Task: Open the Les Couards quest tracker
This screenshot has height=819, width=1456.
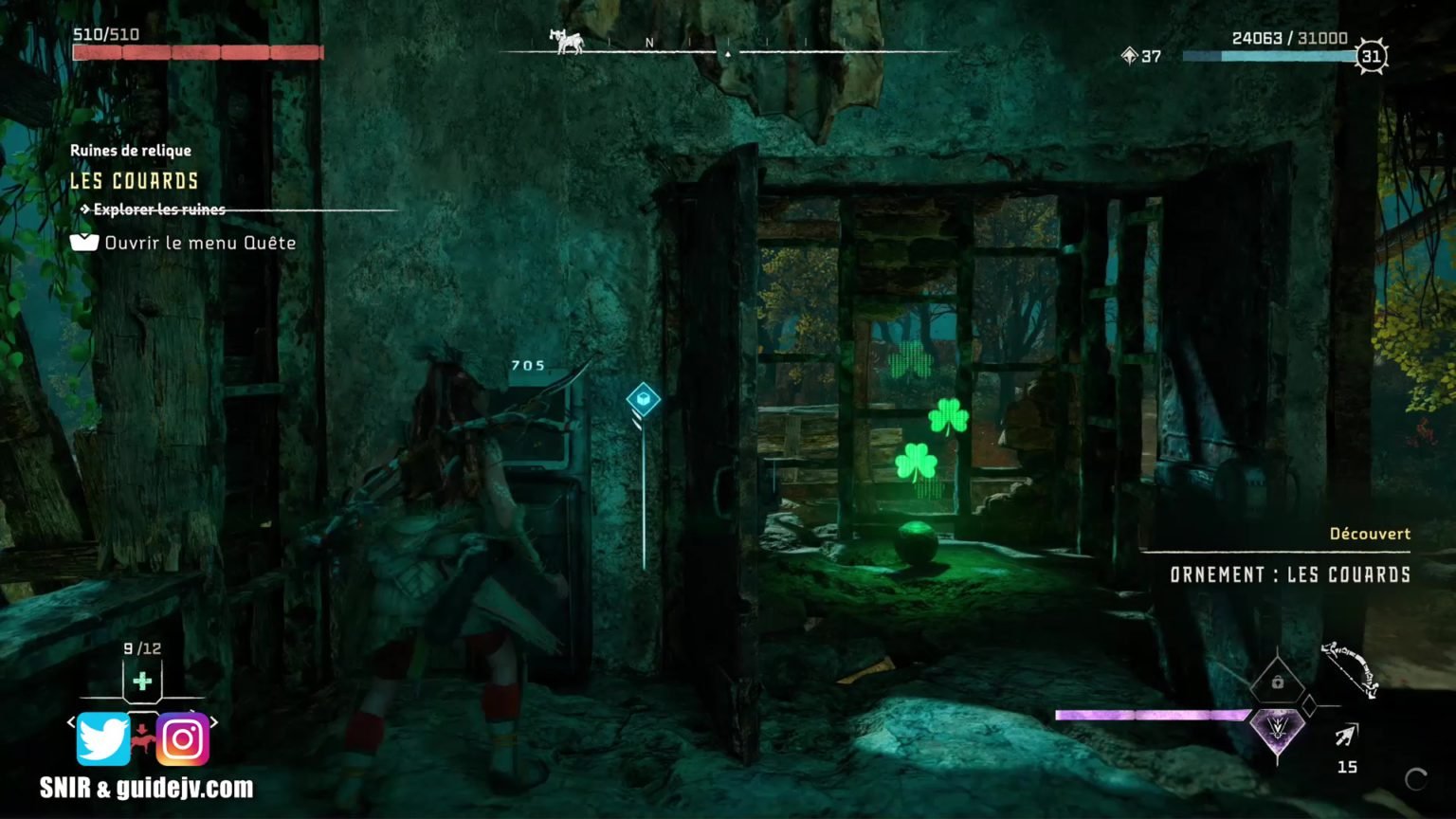Action: coord(135,181)
